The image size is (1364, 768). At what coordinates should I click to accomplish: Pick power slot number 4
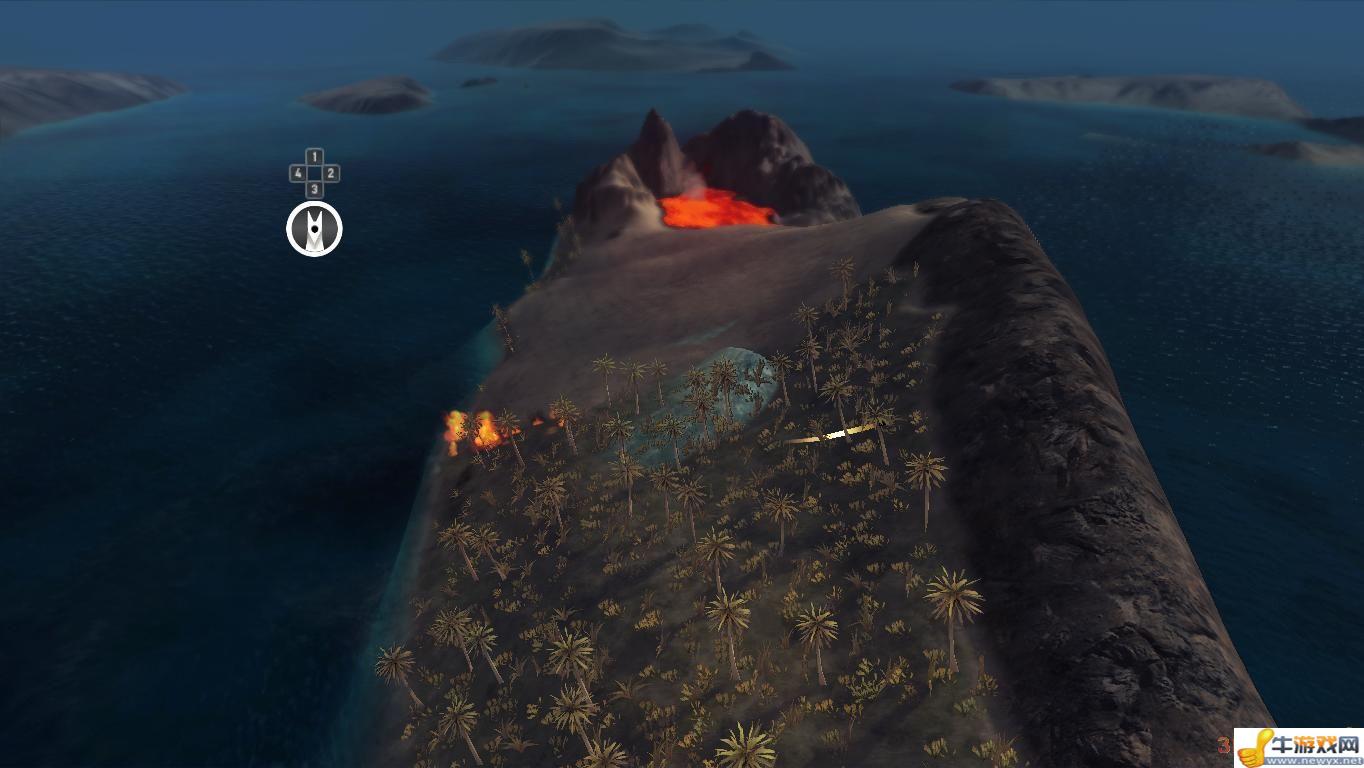(298, 173)
